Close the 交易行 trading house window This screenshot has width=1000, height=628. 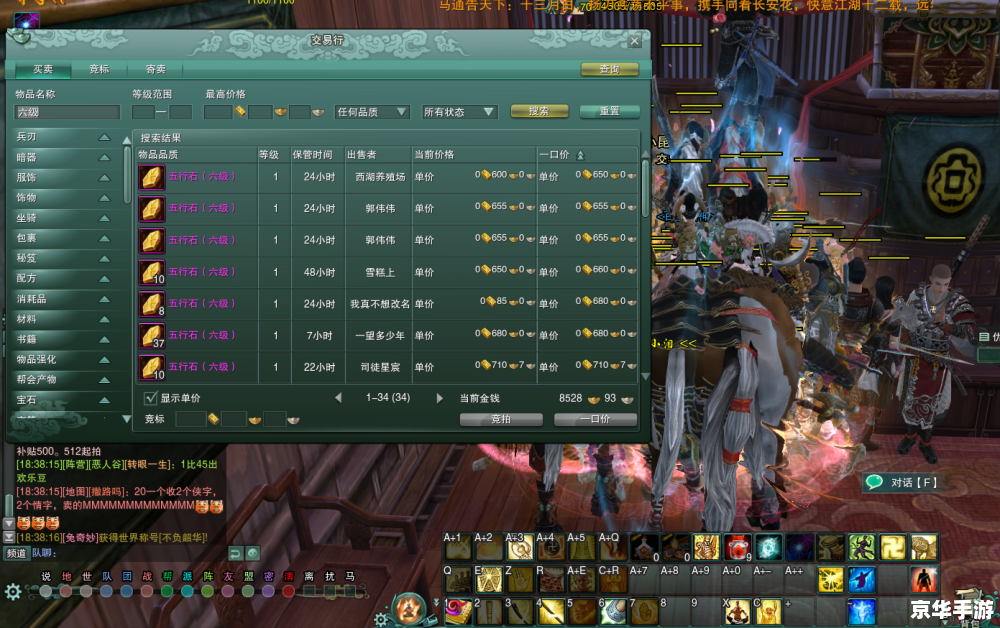pyautogui.click(x=635, y=41)
